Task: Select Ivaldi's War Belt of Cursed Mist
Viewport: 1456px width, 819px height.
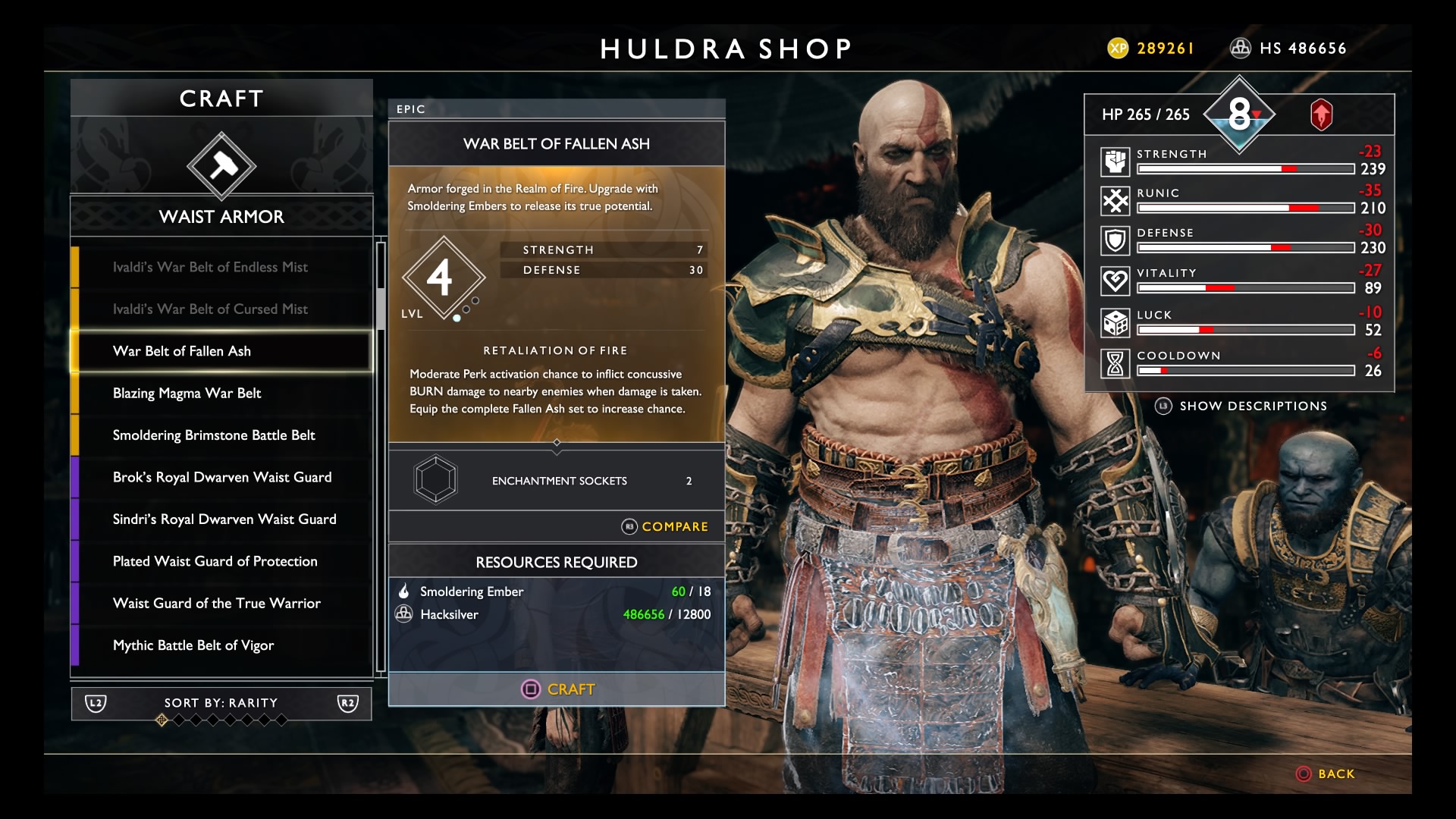Action: point(210,309)
